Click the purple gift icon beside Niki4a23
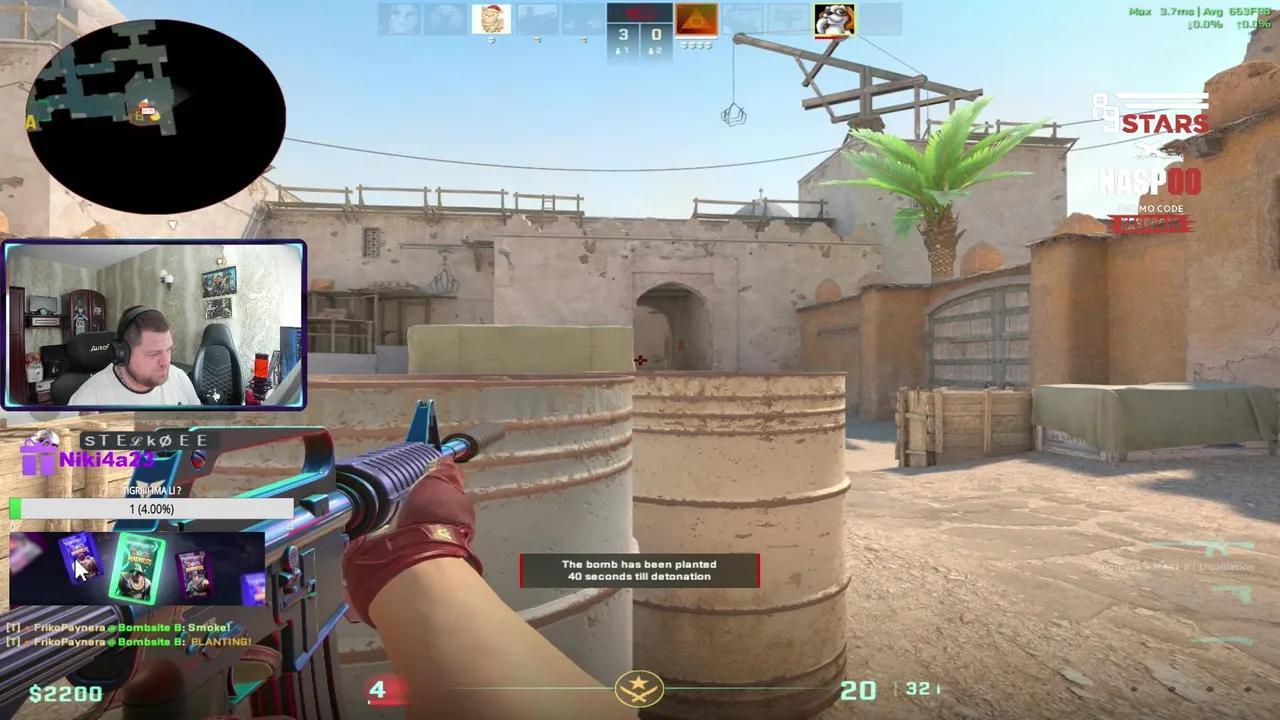Viewport: 1280px width, 720px height. coord(37,460)
